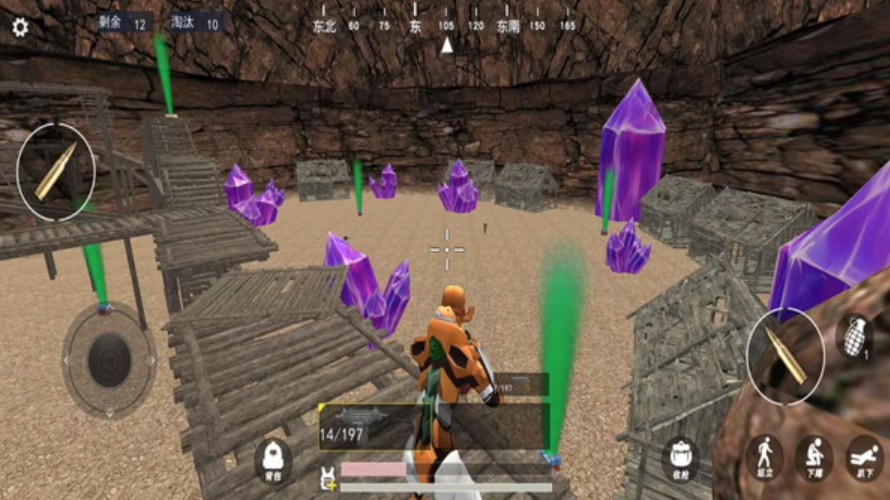
Task: Select the weapon slot showing 14/197
Action: [x=433, y=426]
